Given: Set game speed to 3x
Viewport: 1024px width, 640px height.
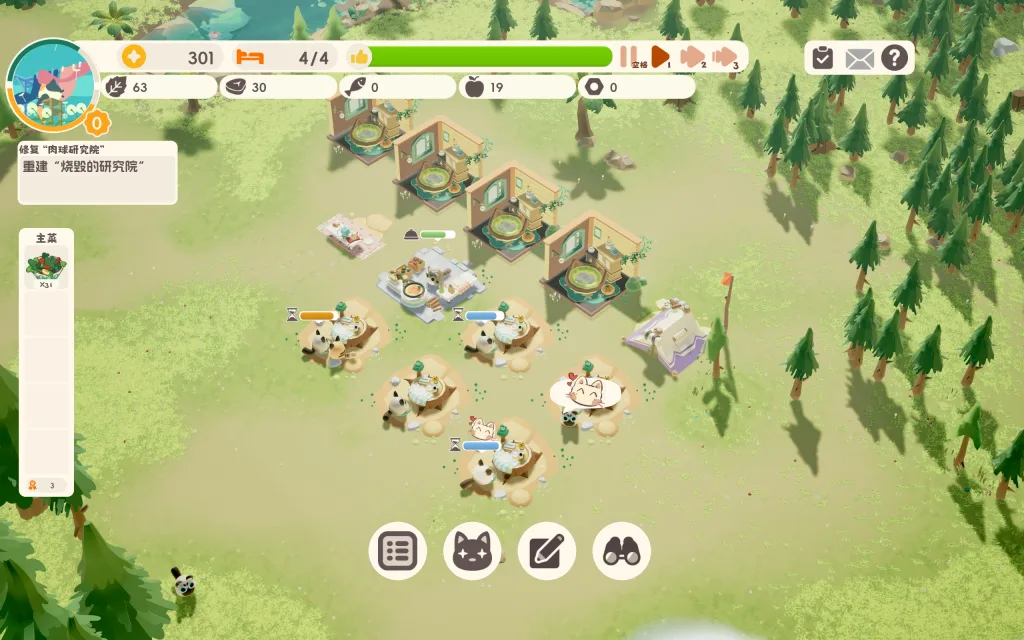Looking at the screenshot, I should click(726, 57).
